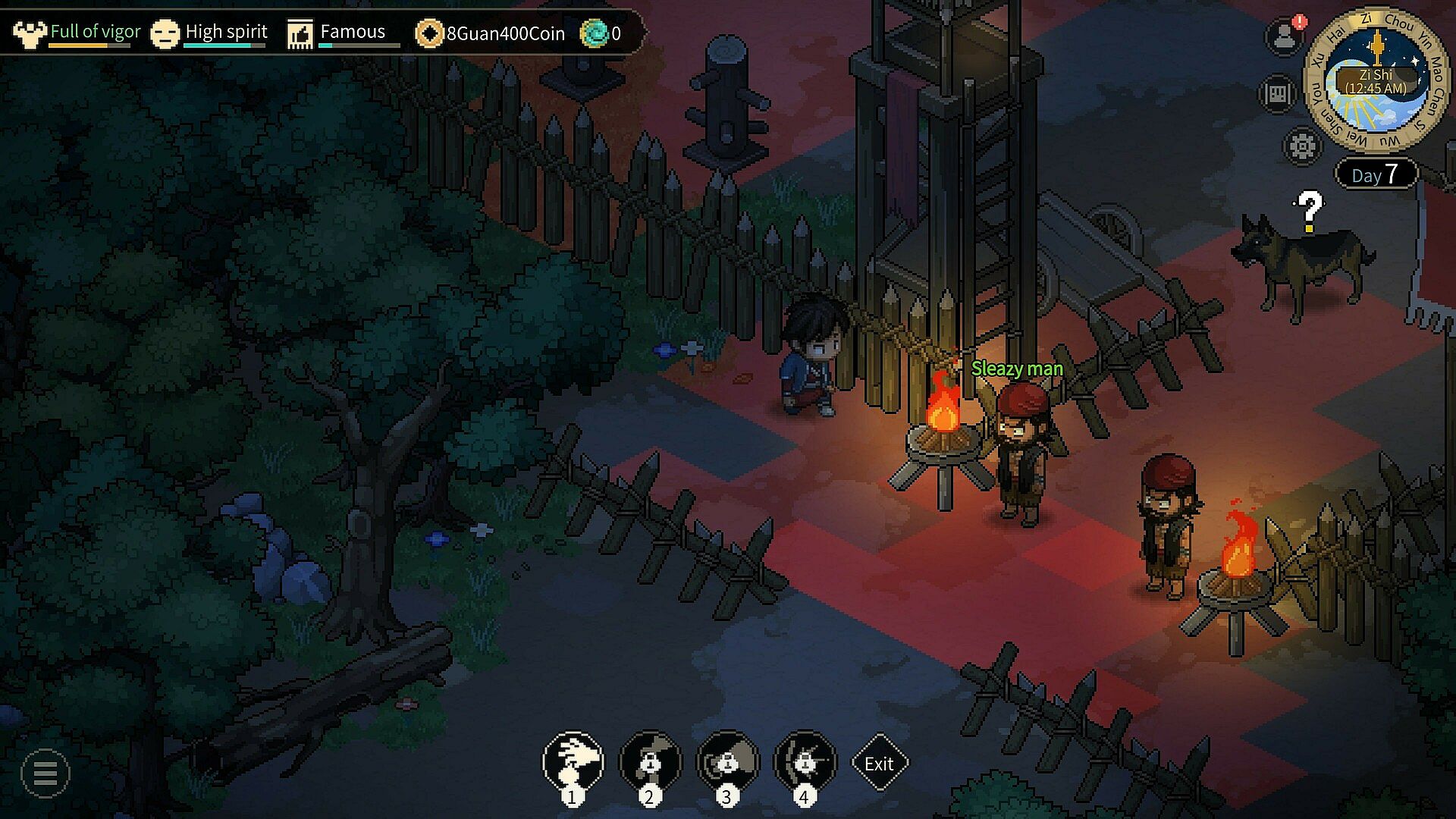Choose the locked skill in slot 3

click(x=728, y=761)
